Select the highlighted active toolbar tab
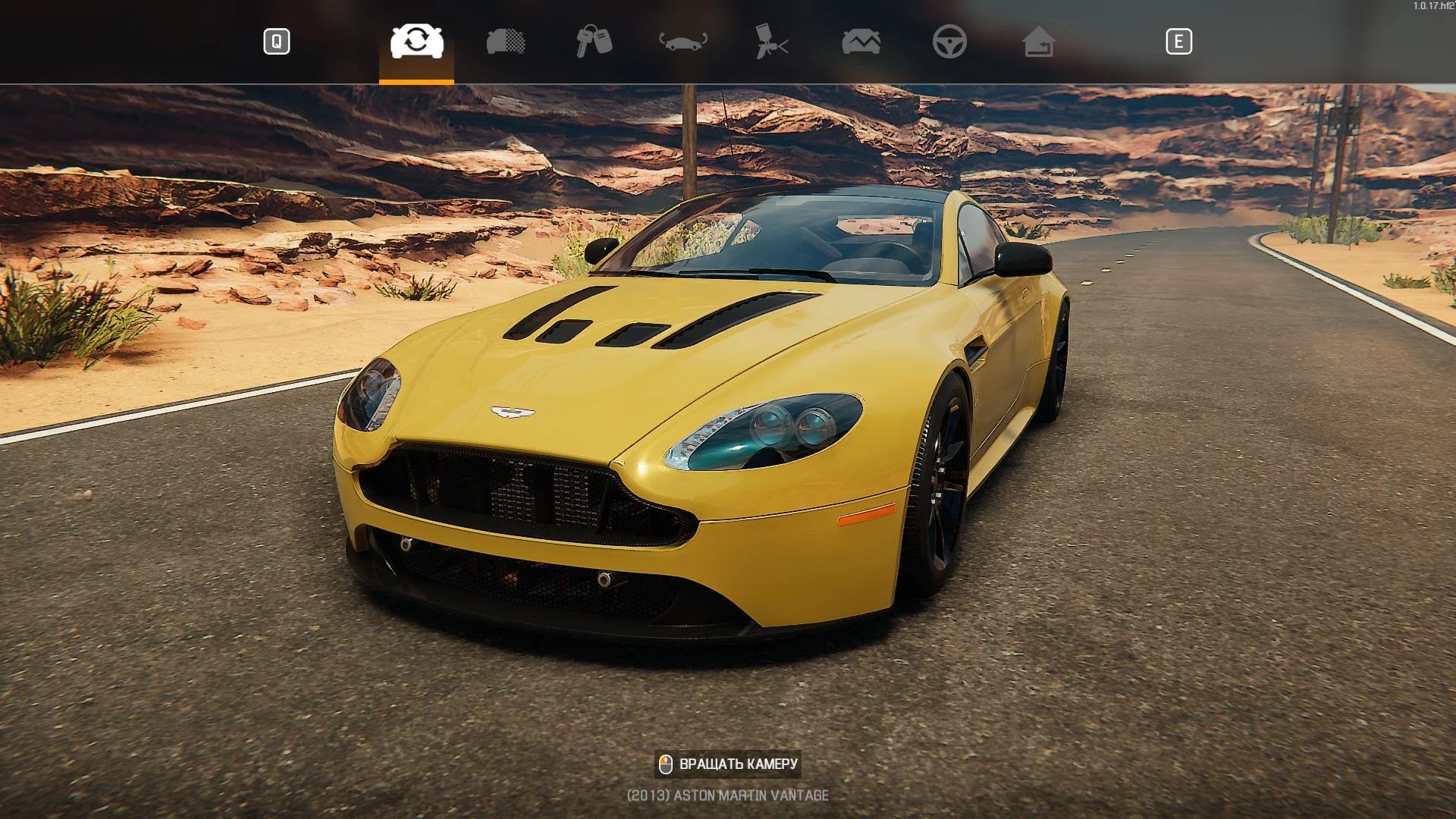The image size is (1456, 819). pos(416,43)
